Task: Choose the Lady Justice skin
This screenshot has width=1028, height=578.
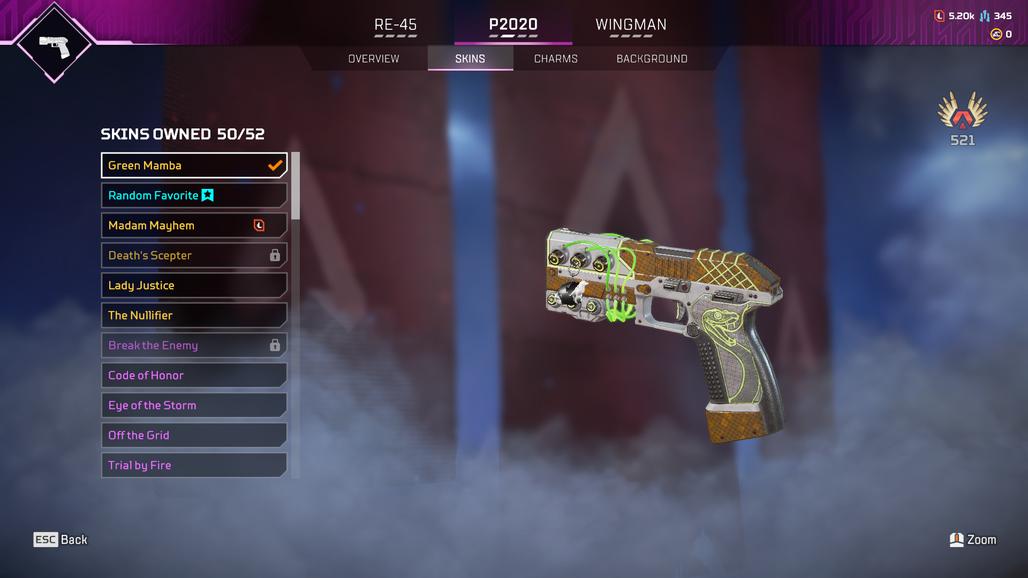Action: pos(194,286)
